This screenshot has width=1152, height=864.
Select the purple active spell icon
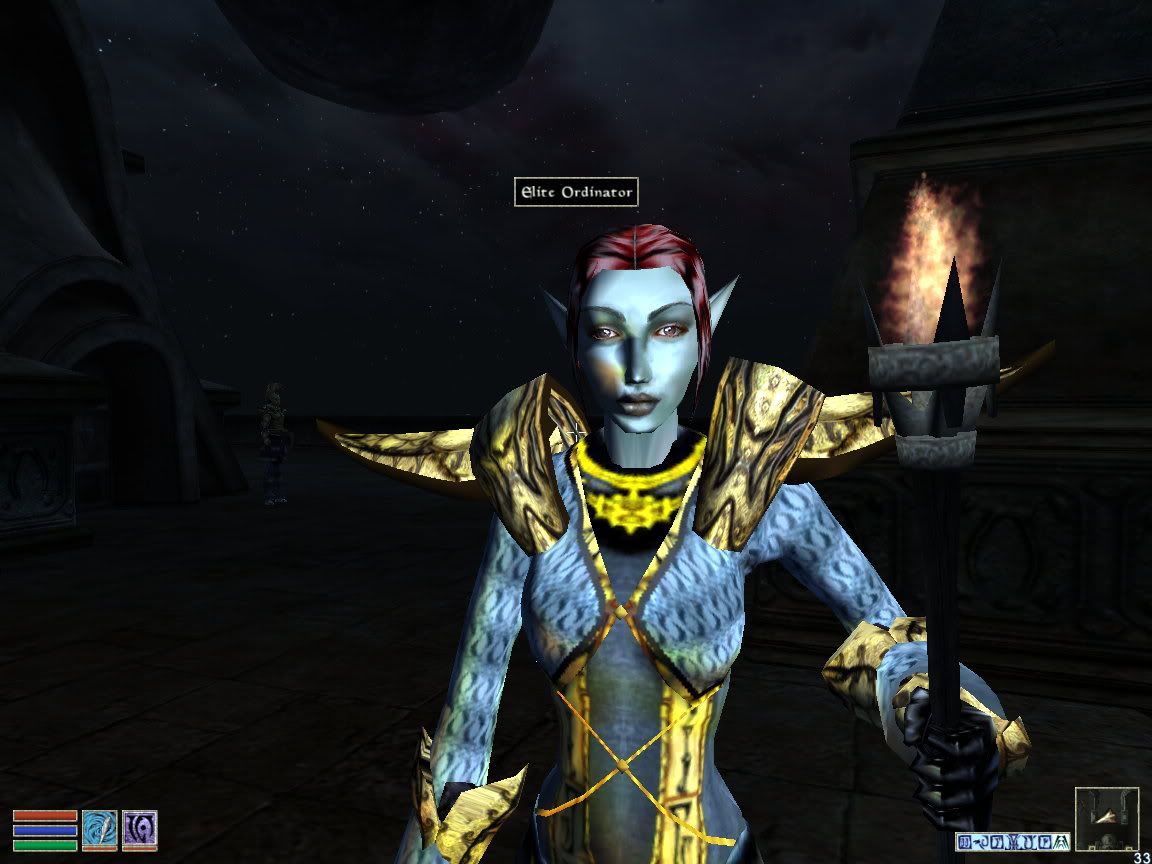139,829
